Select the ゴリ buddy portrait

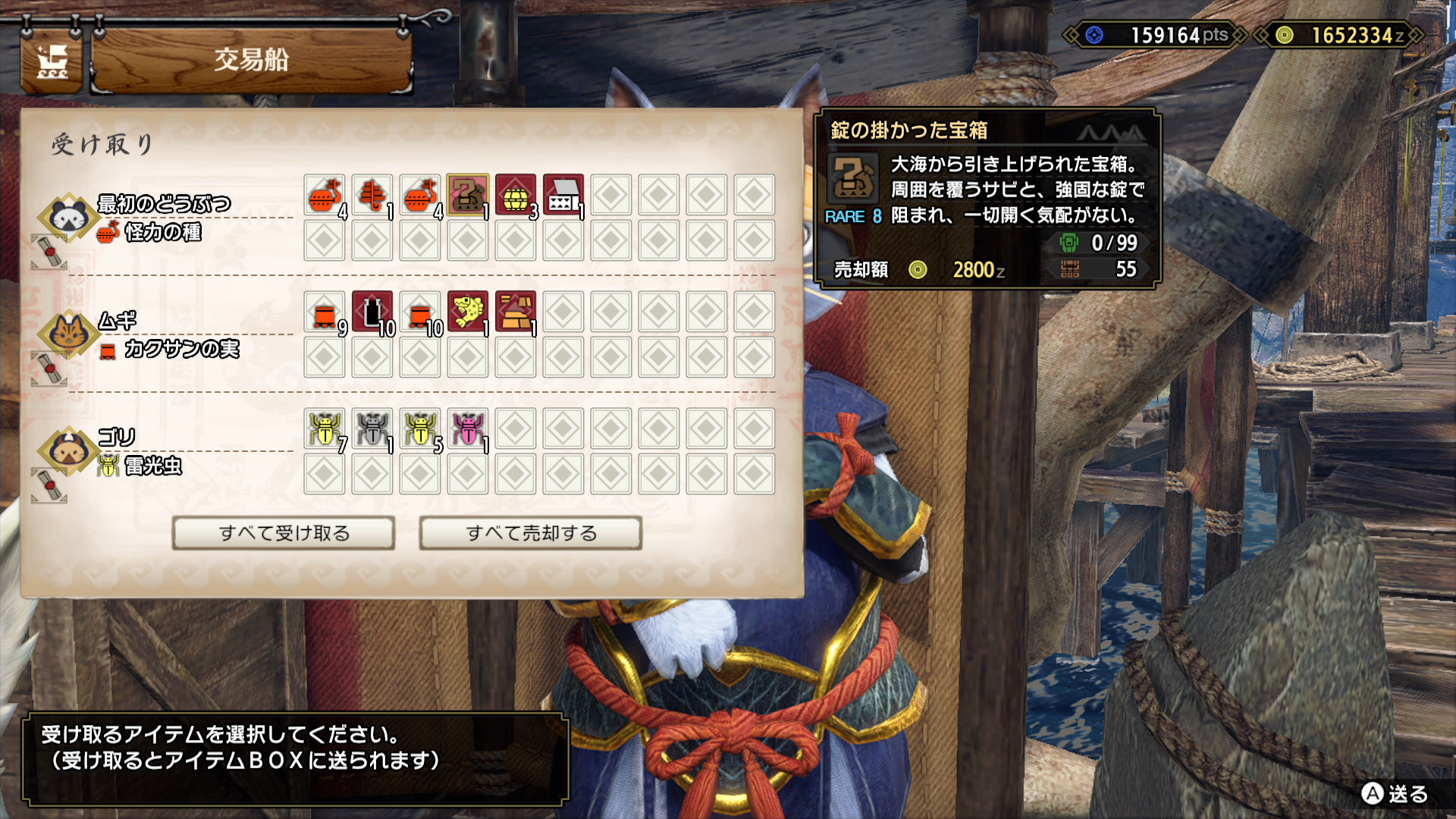click(68, 451)
